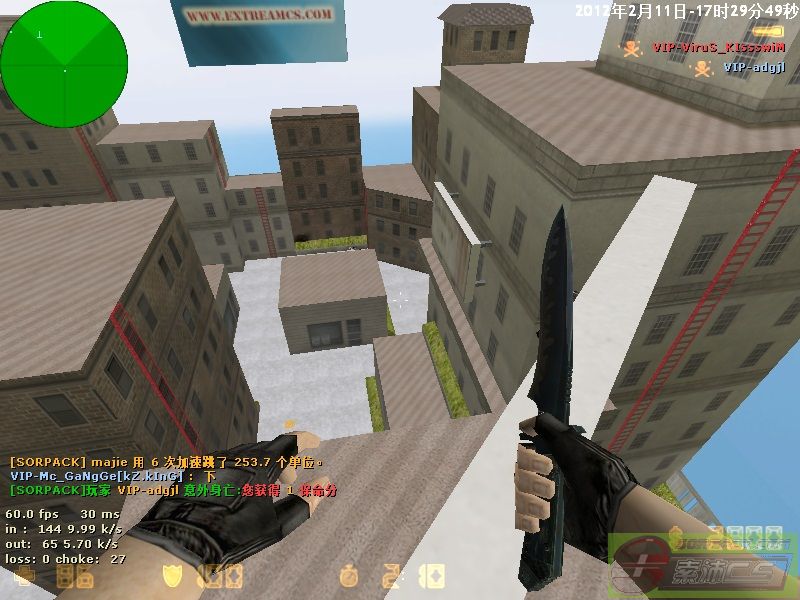Click the round timer clock icon
The height and width of the screenshot is (600, 800).
(348, 576)
